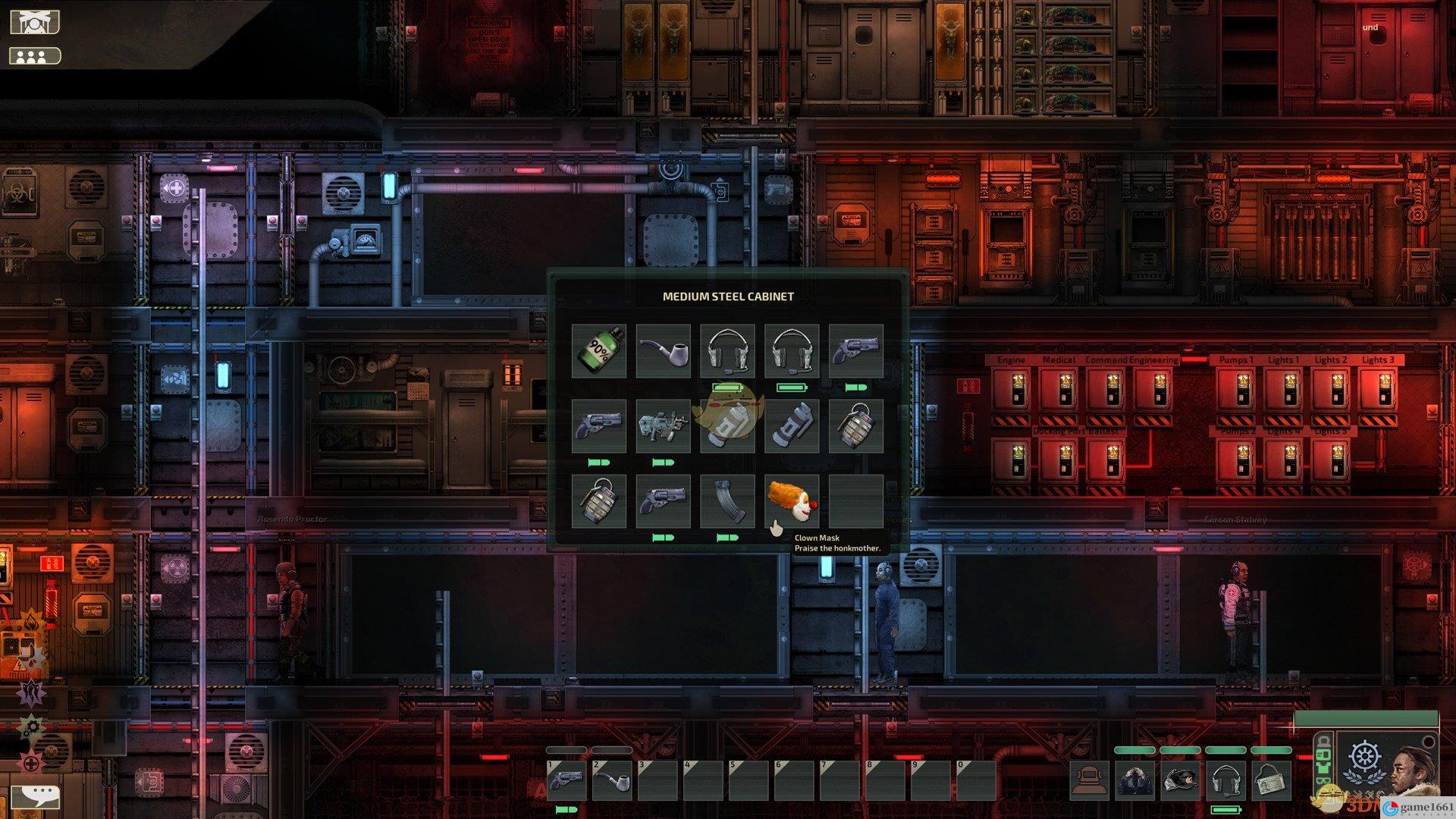Select the revolver in hotbar slot 1
This screenshot has height=819, width=1456.
[566, 780]
